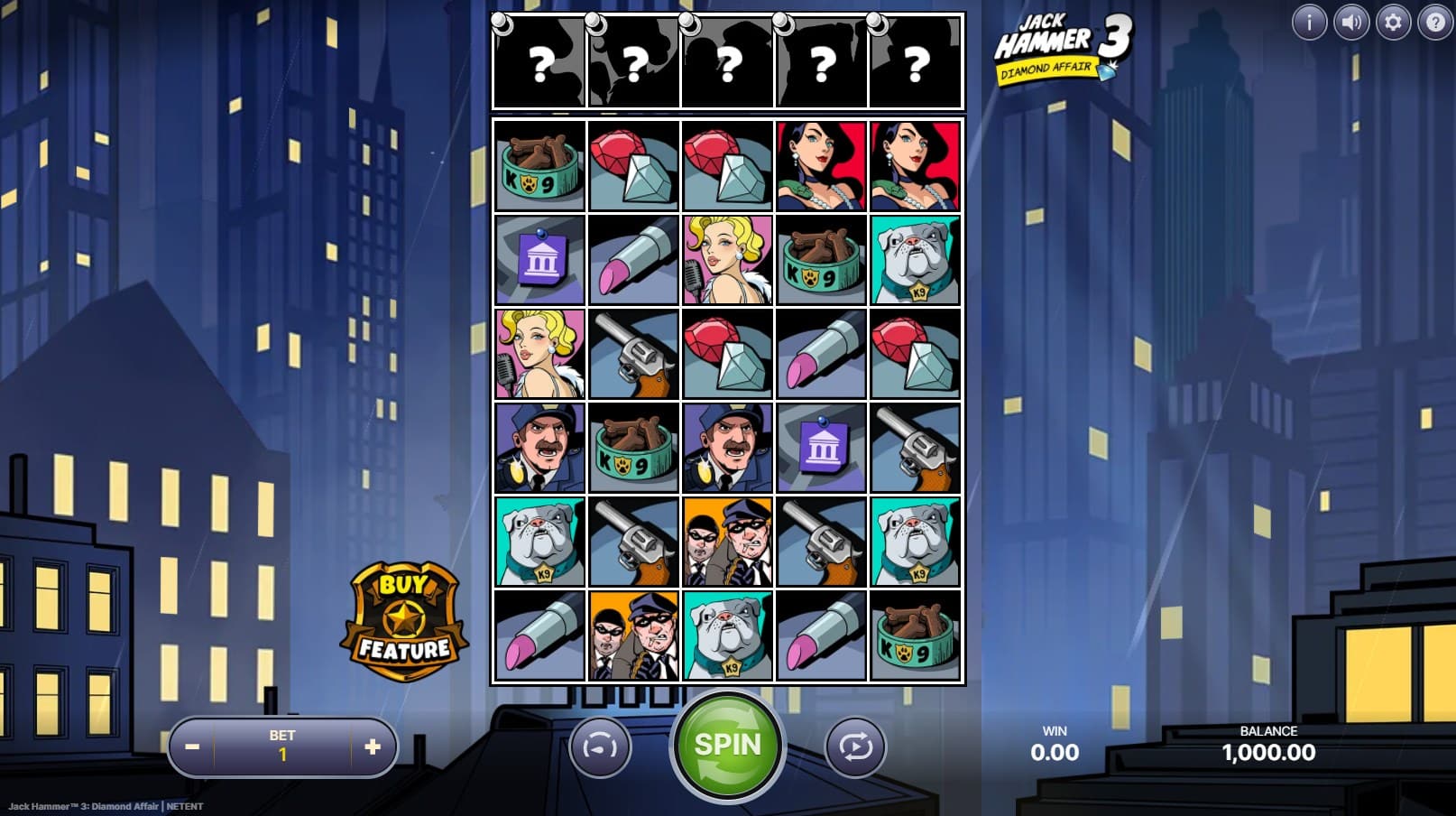The height and width of the screenshot is (816, 1456).
Task: Open the game info panel
Action: [1309, 22]
